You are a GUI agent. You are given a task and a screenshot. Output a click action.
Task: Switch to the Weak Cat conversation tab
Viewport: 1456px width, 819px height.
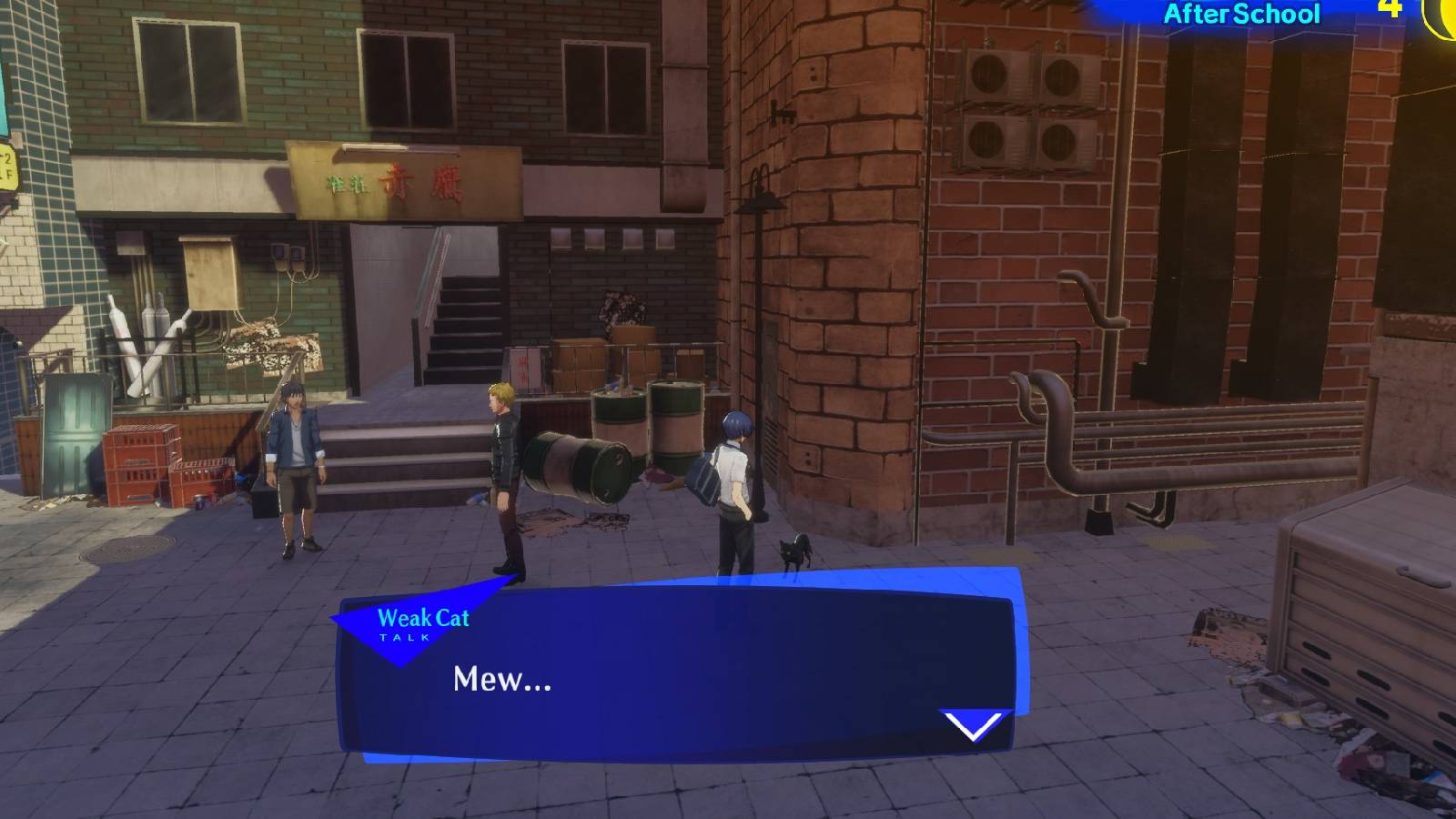[x=422, y=617]
